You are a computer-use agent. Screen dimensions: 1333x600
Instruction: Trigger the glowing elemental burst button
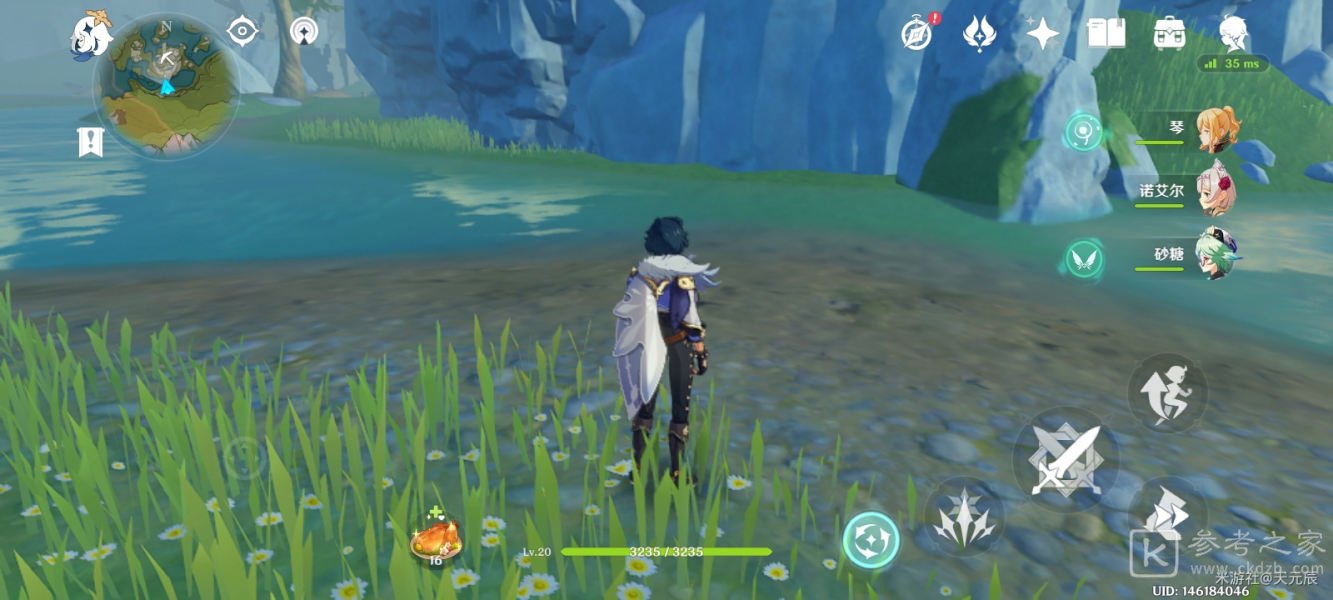[870, 540]
